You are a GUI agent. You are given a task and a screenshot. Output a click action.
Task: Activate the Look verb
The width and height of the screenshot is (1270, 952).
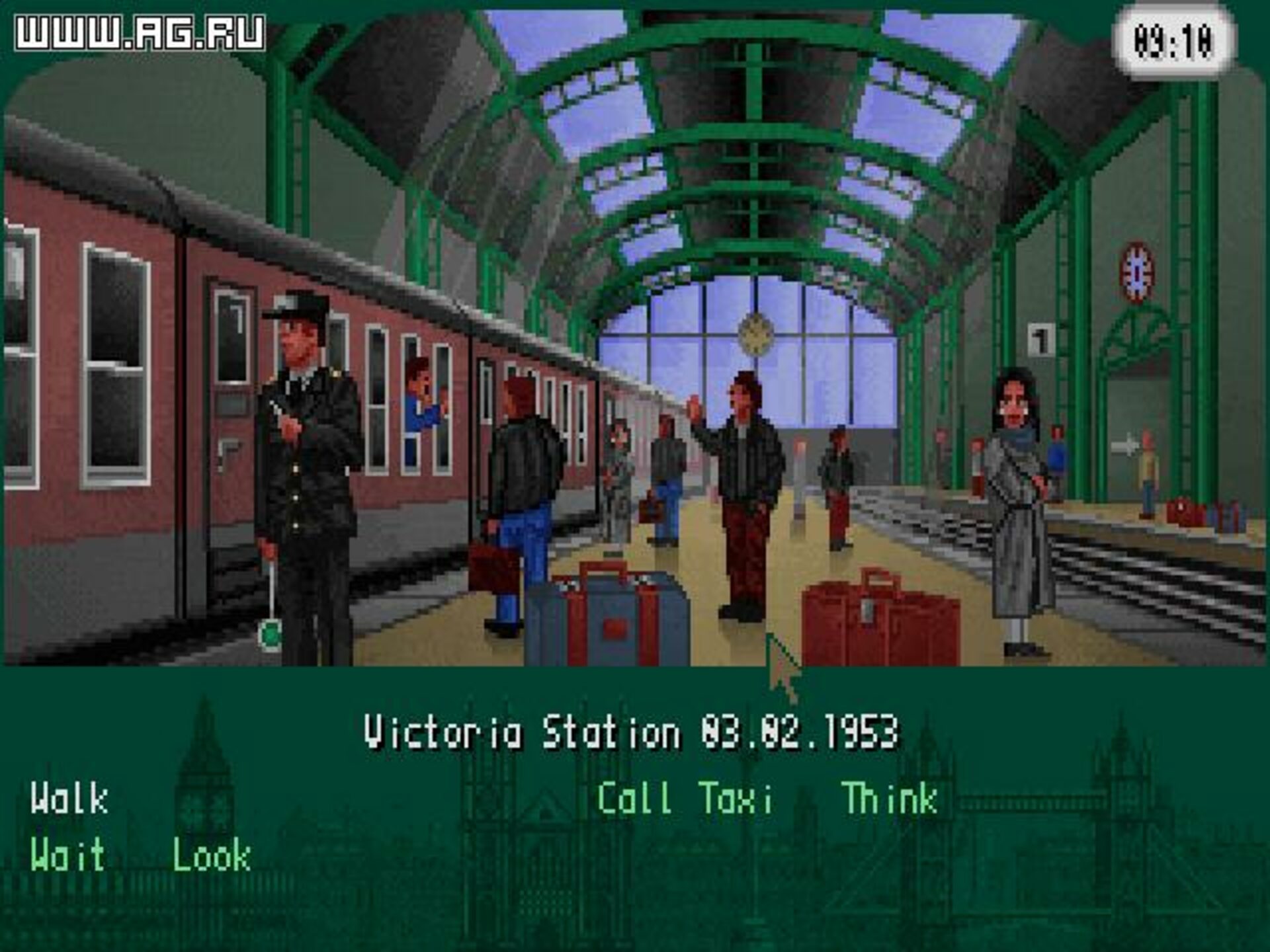212,856
